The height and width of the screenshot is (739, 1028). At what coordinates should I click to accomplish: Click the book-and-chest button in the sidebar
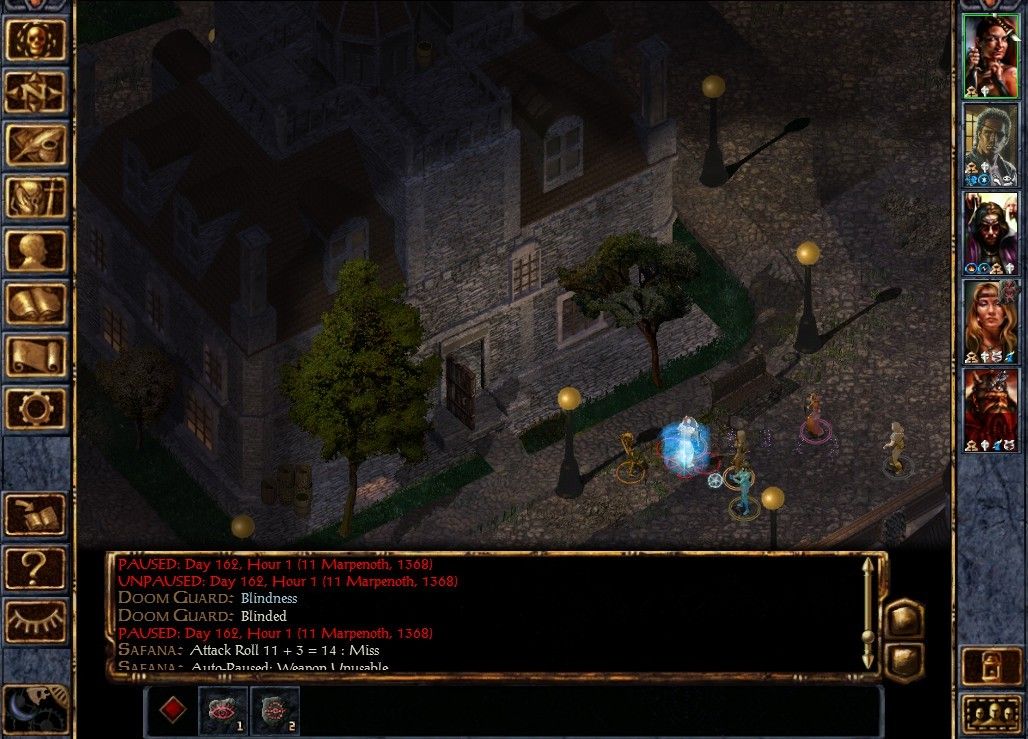(x=36, y=514)
